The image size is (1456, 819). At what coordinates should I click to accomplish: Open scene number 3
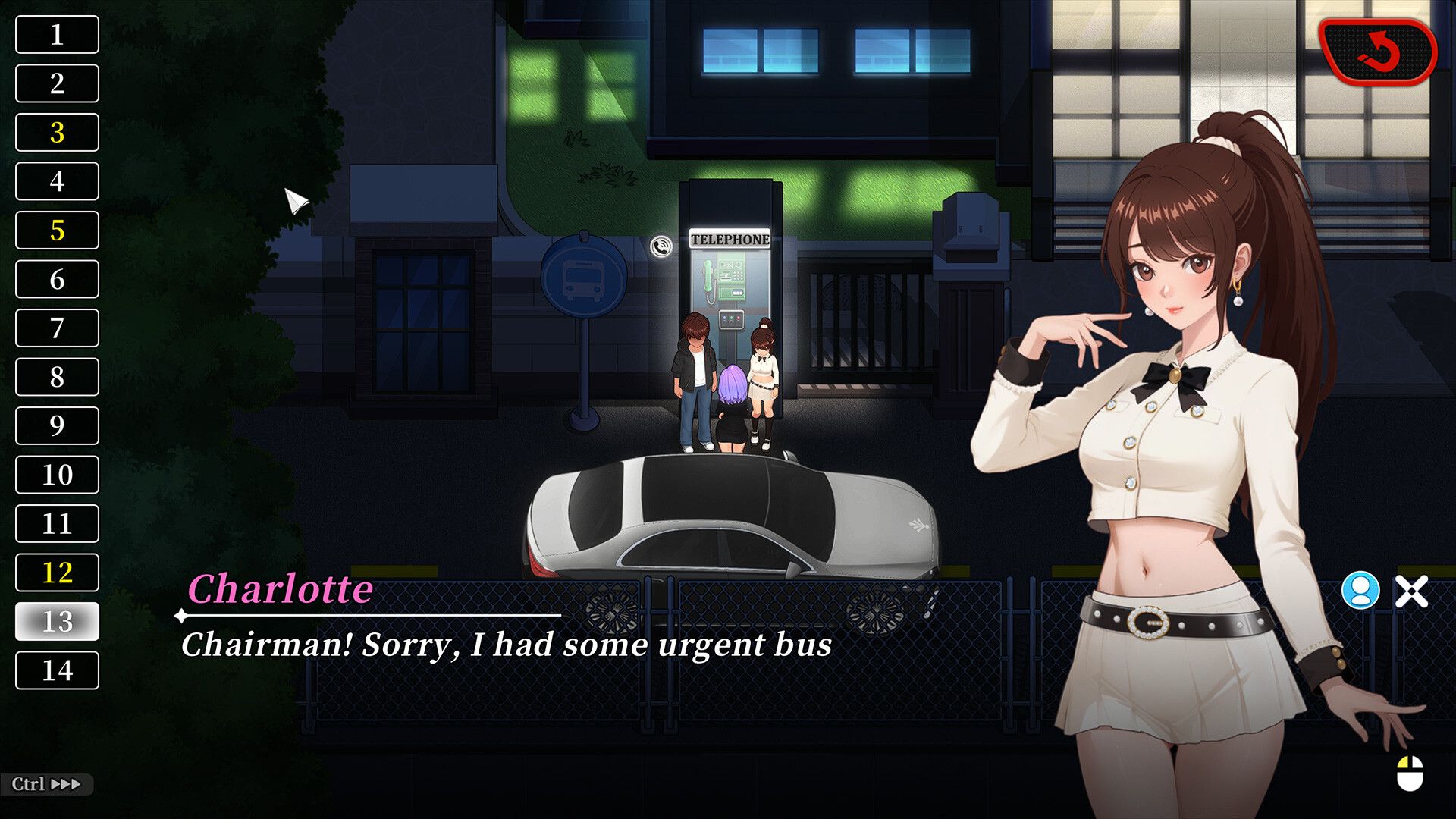click(57, 133)
